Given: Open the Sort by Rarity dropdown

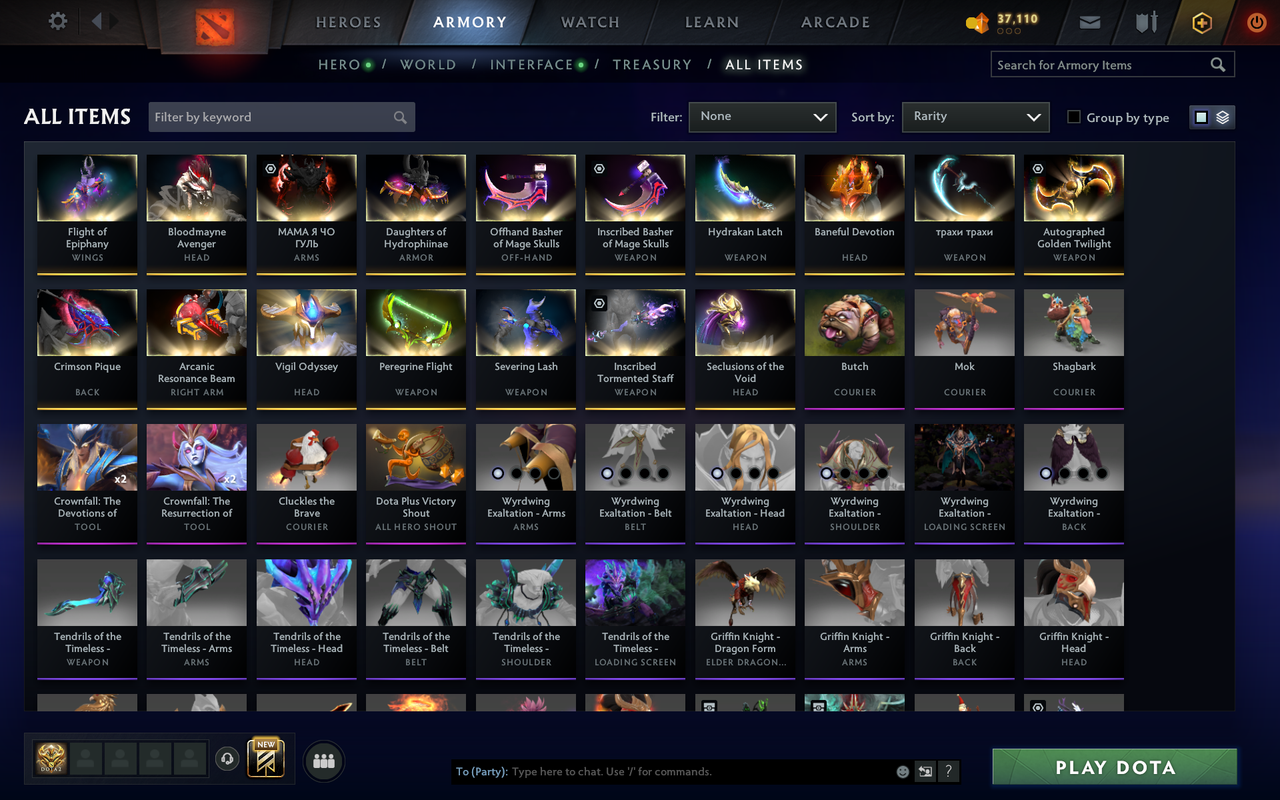Looking at the screenshot, I should [975, 117].
